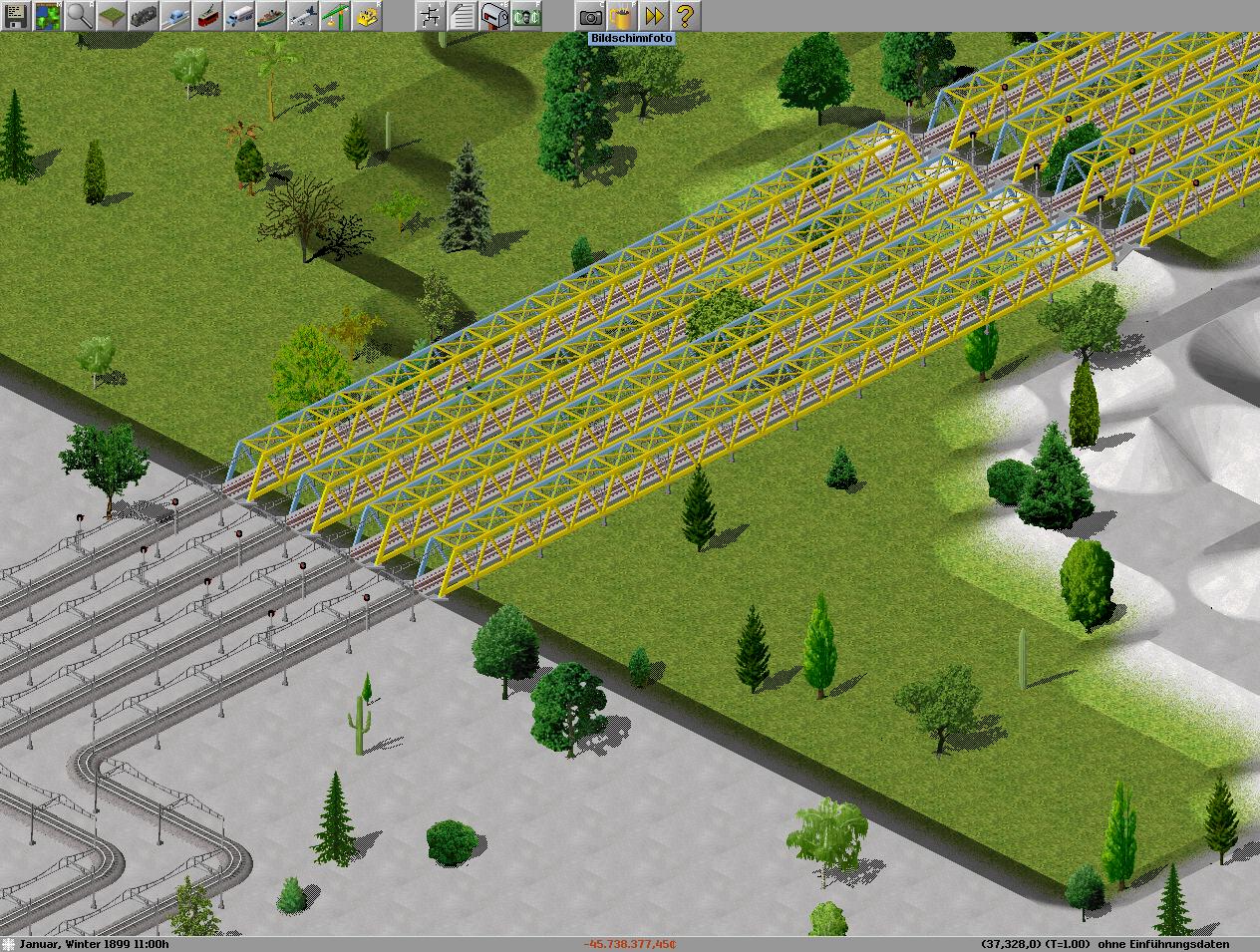
Task: Open the tram construction tools
Action: 207,16
